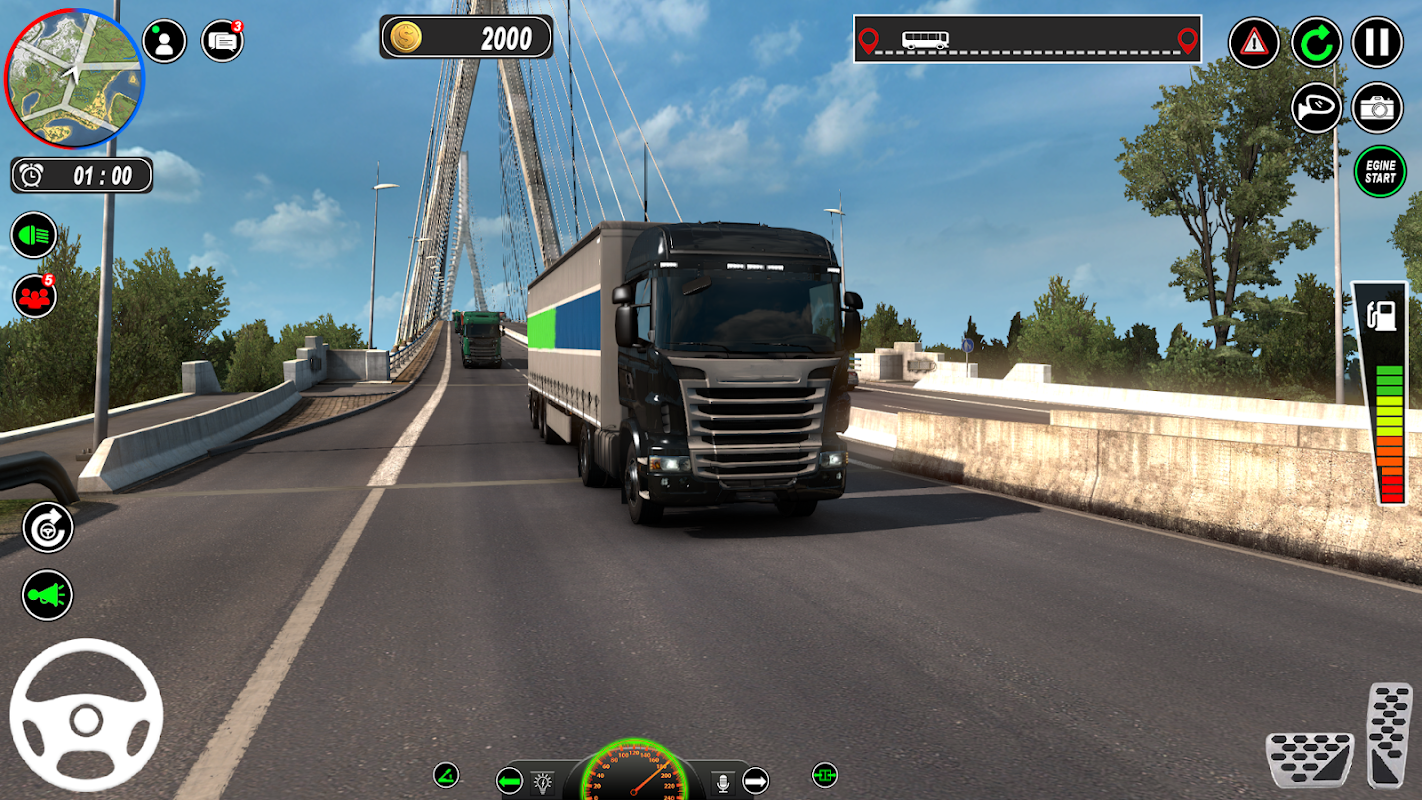Hit the Egine Start button

point(1379,172)
